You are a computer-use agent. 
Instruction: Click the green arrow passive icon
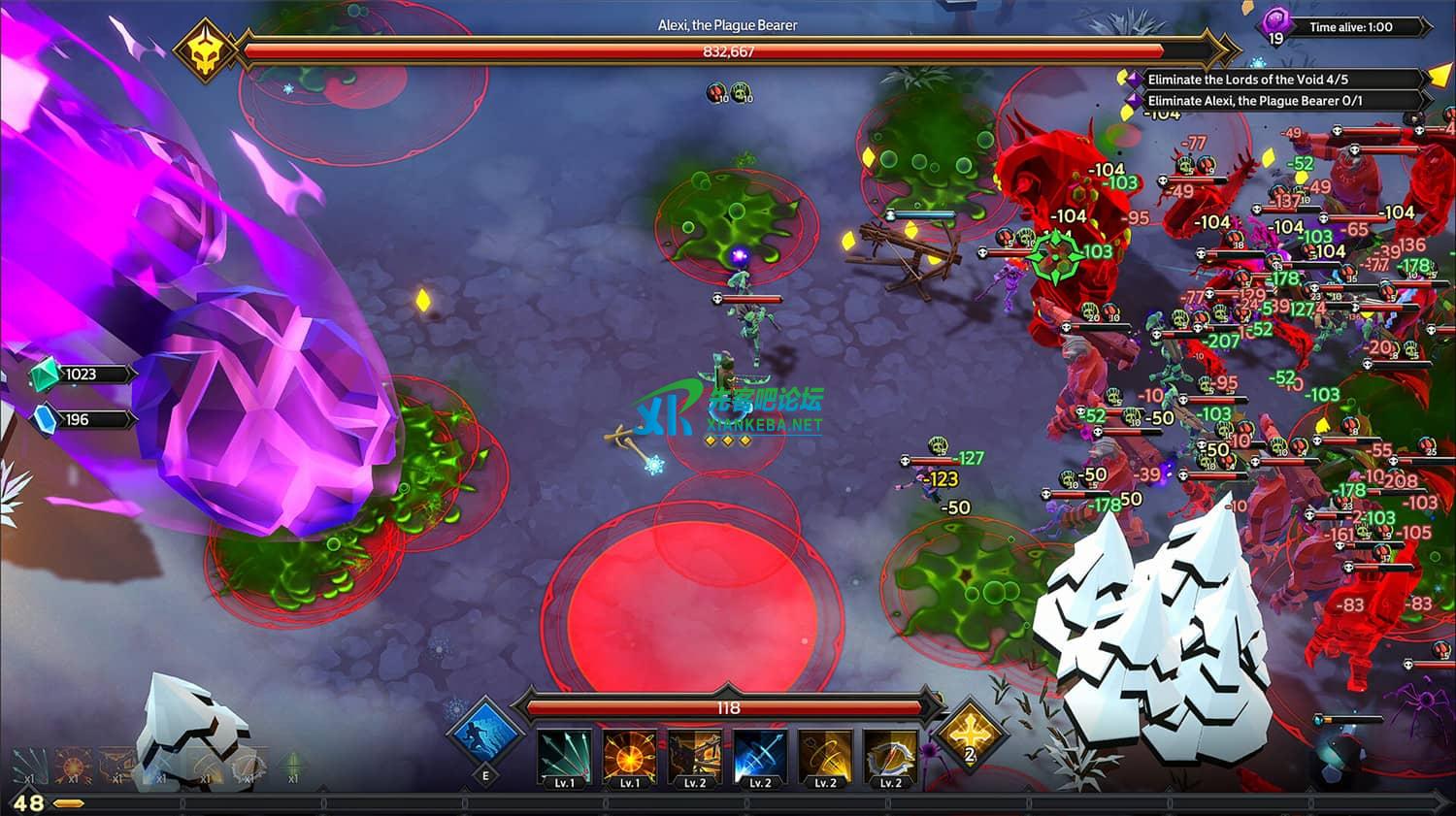click(292, 765)
